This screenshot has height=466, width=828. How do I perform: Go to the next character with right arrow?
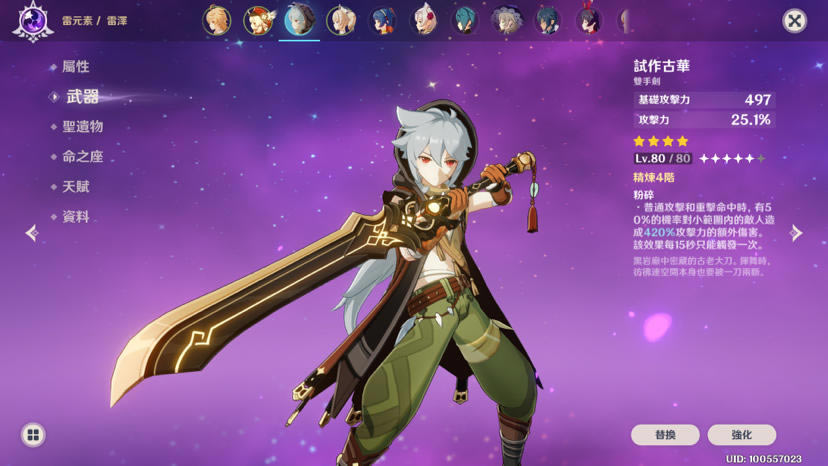coord(796,233)
